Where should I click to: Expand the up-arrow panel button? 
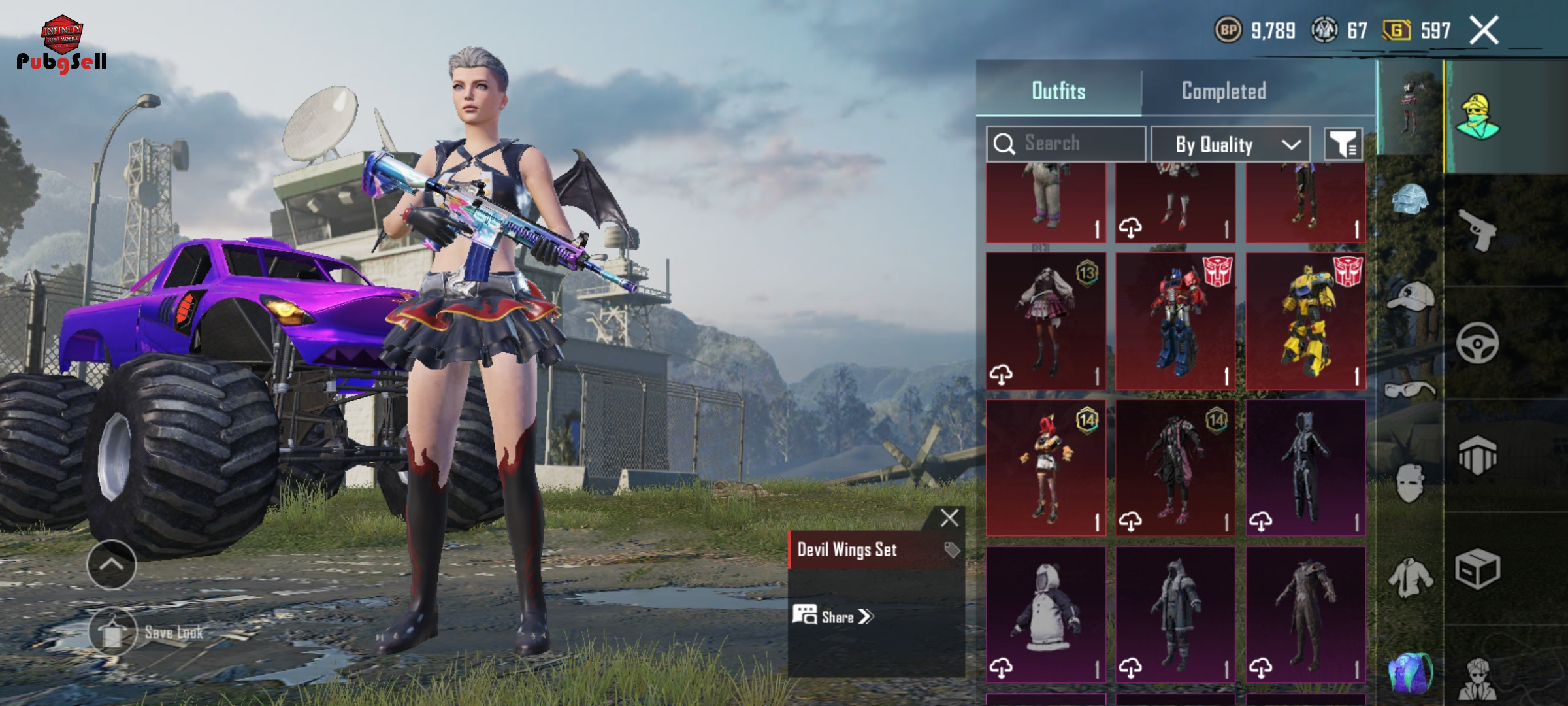click(x=112, y=564)
